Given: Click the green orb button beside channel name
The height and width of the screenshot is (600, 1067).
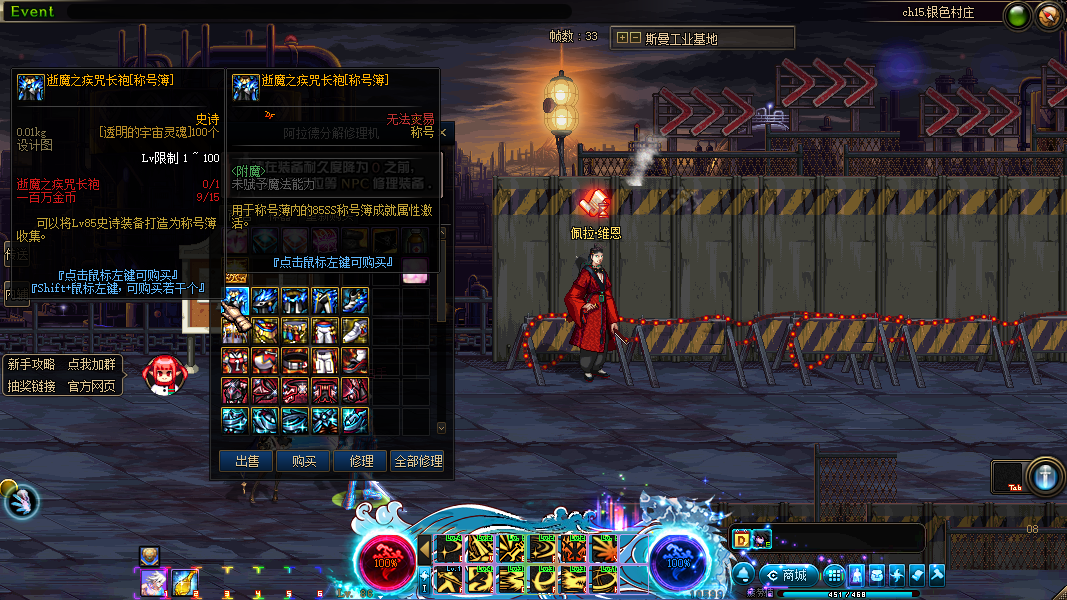Looking at the screenshot, I should 1018,15.
